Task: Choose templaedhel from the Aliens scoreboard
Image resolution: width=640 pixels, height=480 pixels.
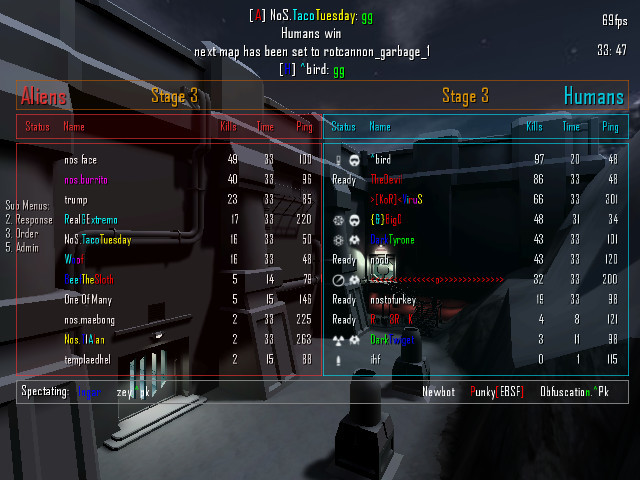Action: coord(86,359)
